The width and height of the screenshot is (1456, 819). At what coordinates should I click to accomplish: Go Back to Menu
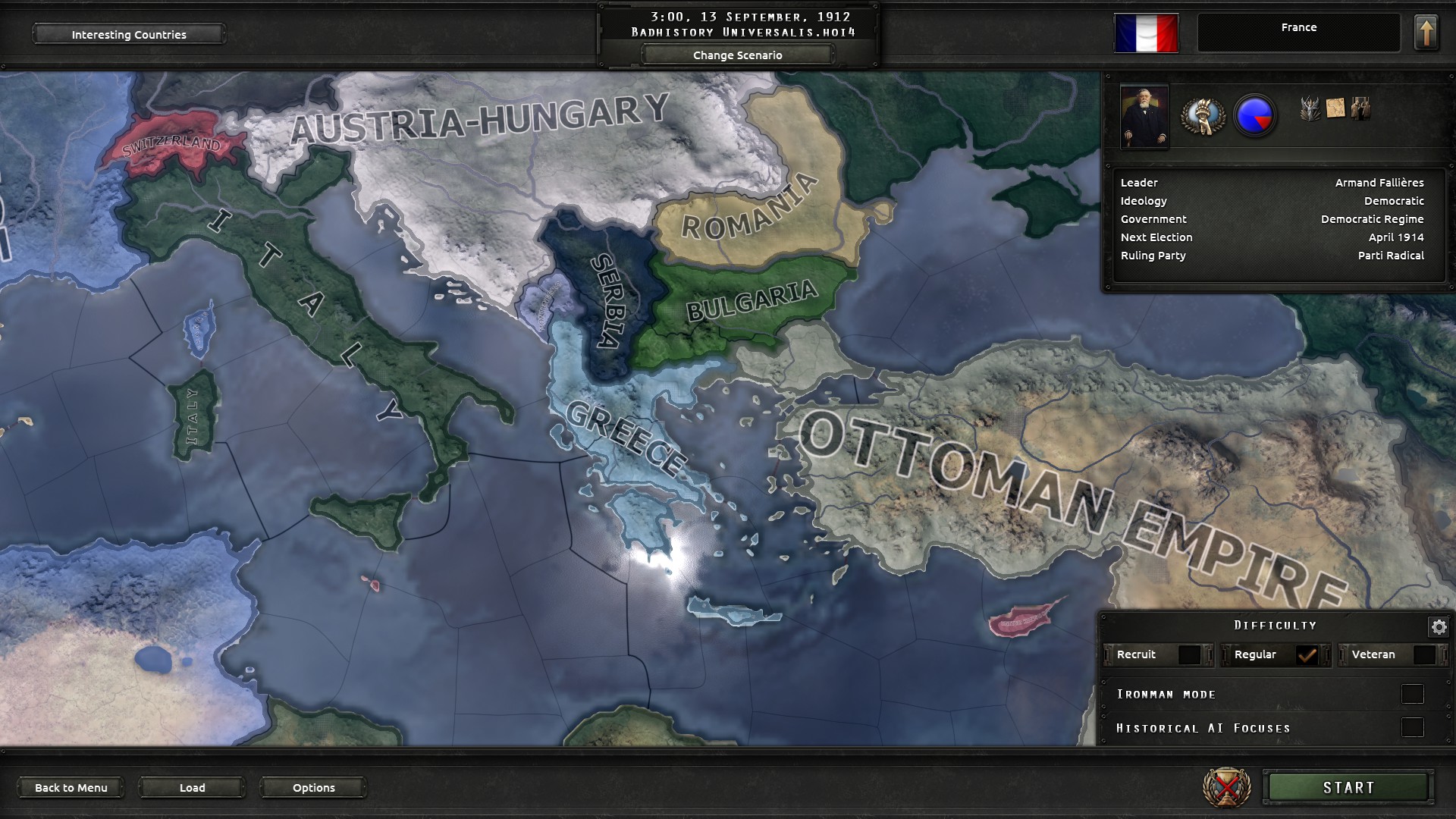click(x=71, y=787)
